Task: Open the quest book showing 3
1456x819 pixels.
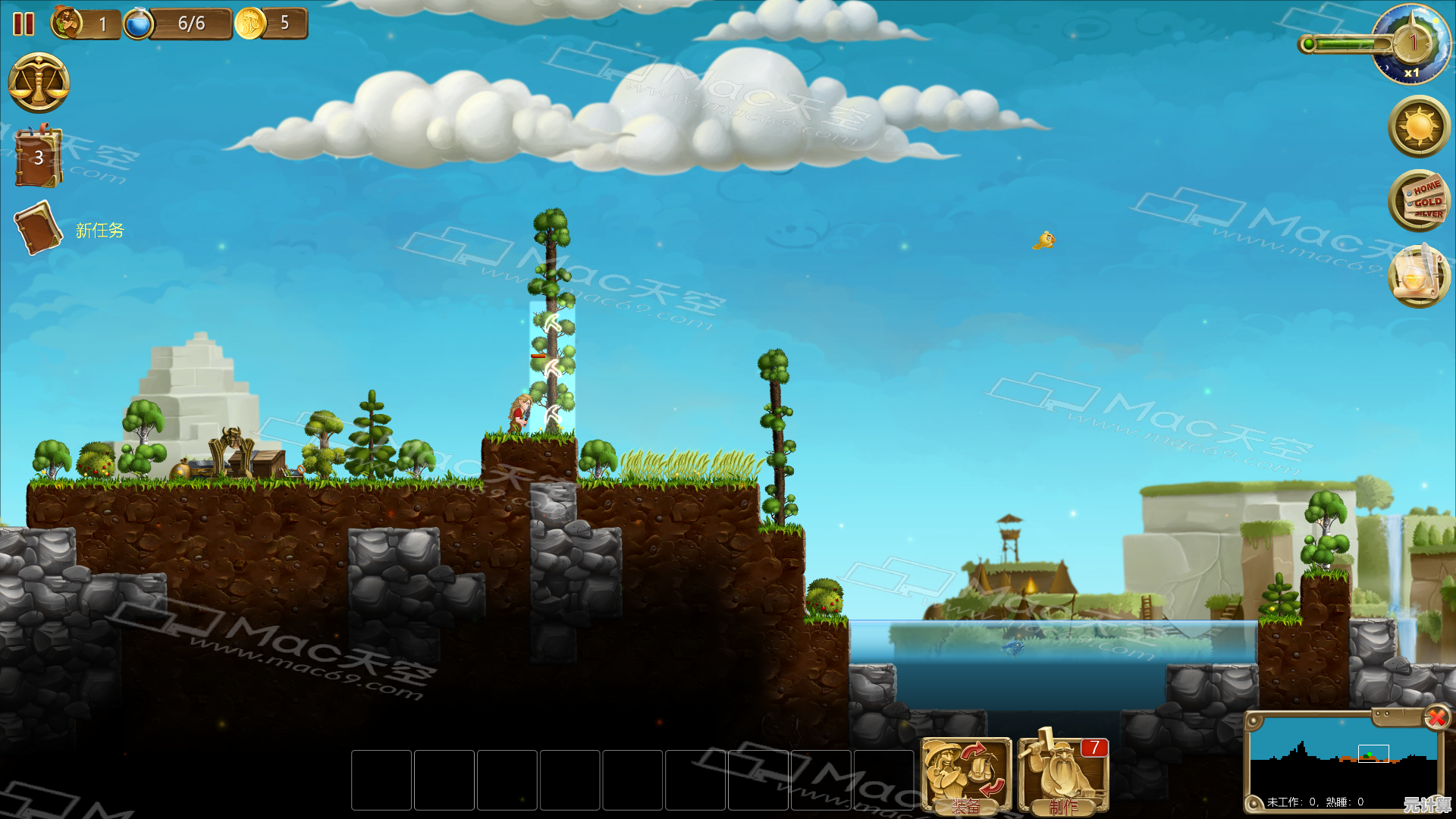Action: 38,158
